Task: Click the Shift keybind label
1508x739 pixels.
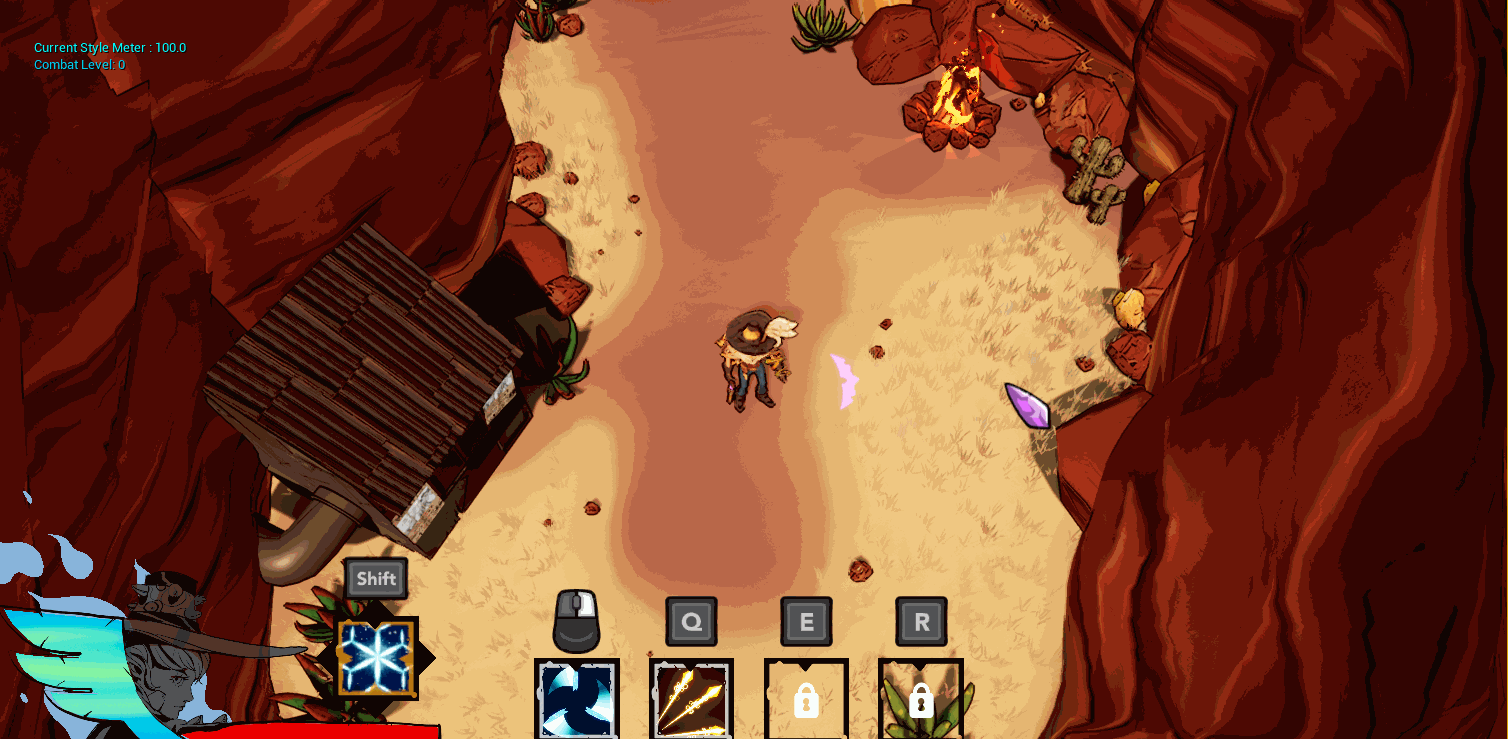Action: [x=376, y=578]
